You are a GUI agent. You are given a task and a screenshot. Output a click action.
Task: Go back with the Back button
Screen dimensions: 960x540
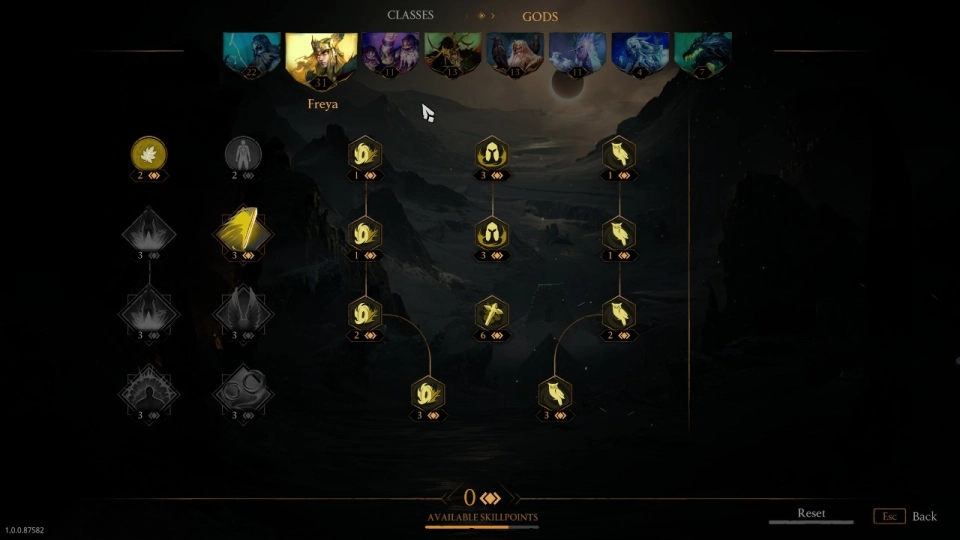pos(923,516)
